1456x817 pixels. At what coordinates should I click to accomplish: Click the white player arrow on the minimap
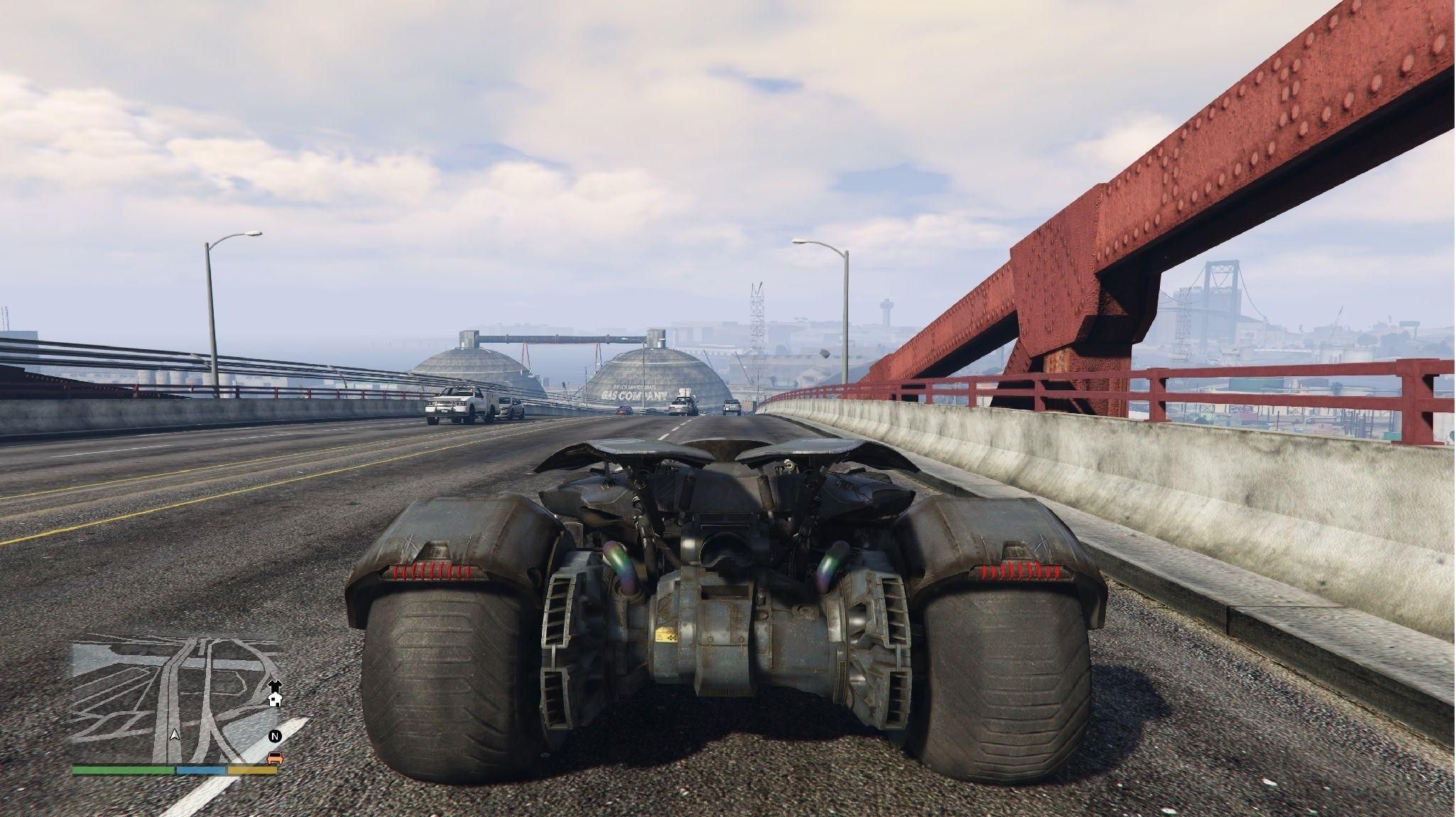[175, 734]
